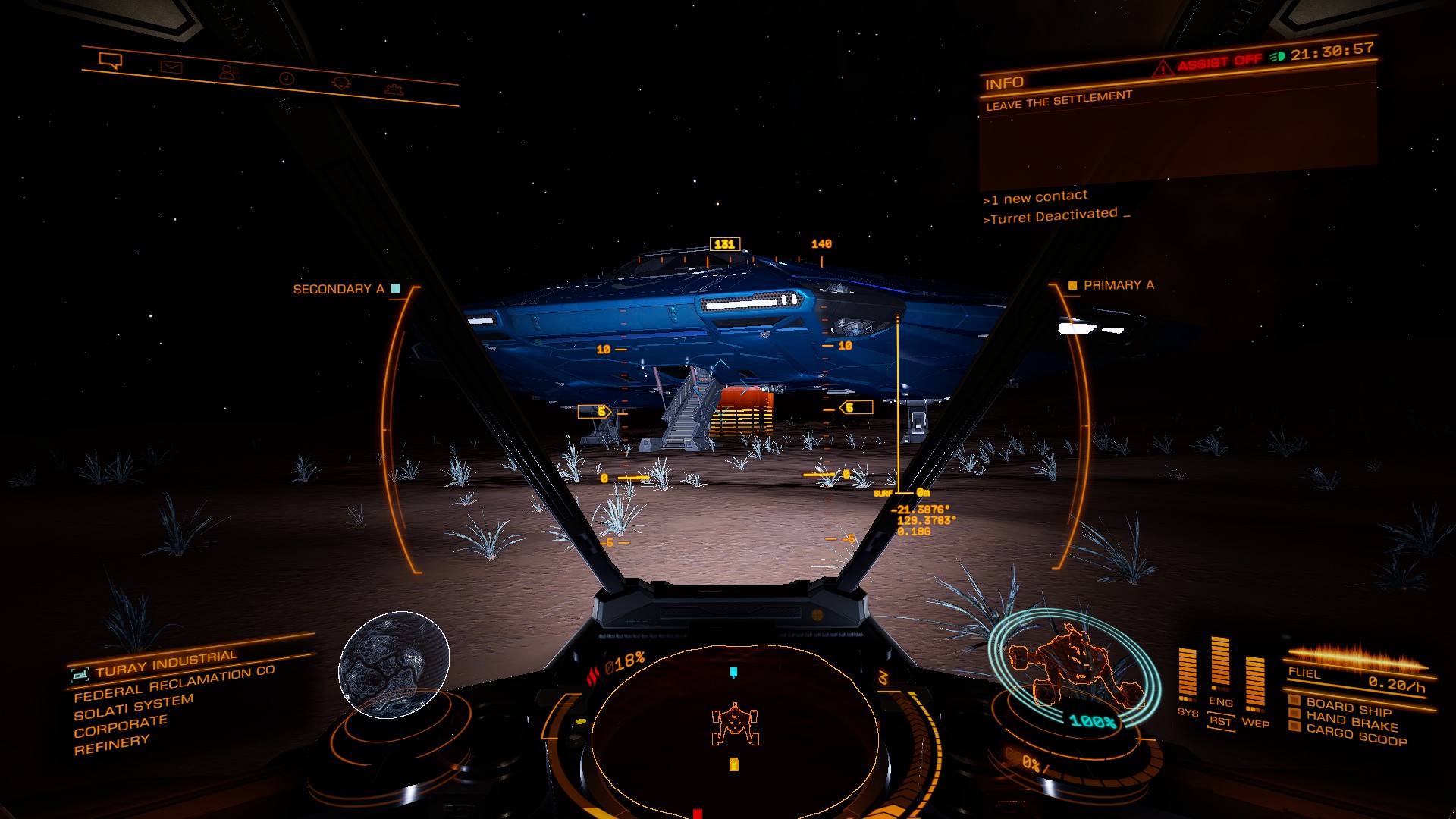
Task: Open the clock history tab
Action: tap(286, 78)
